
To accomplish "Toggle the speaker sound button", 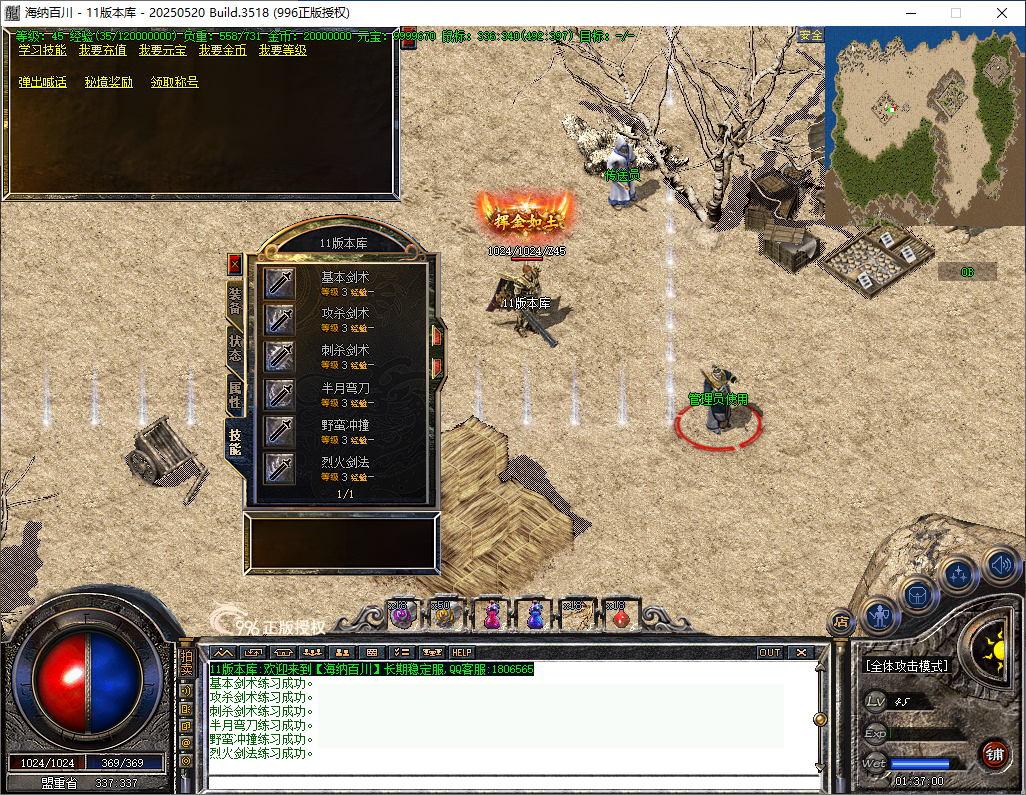I will coord(1000,566).
